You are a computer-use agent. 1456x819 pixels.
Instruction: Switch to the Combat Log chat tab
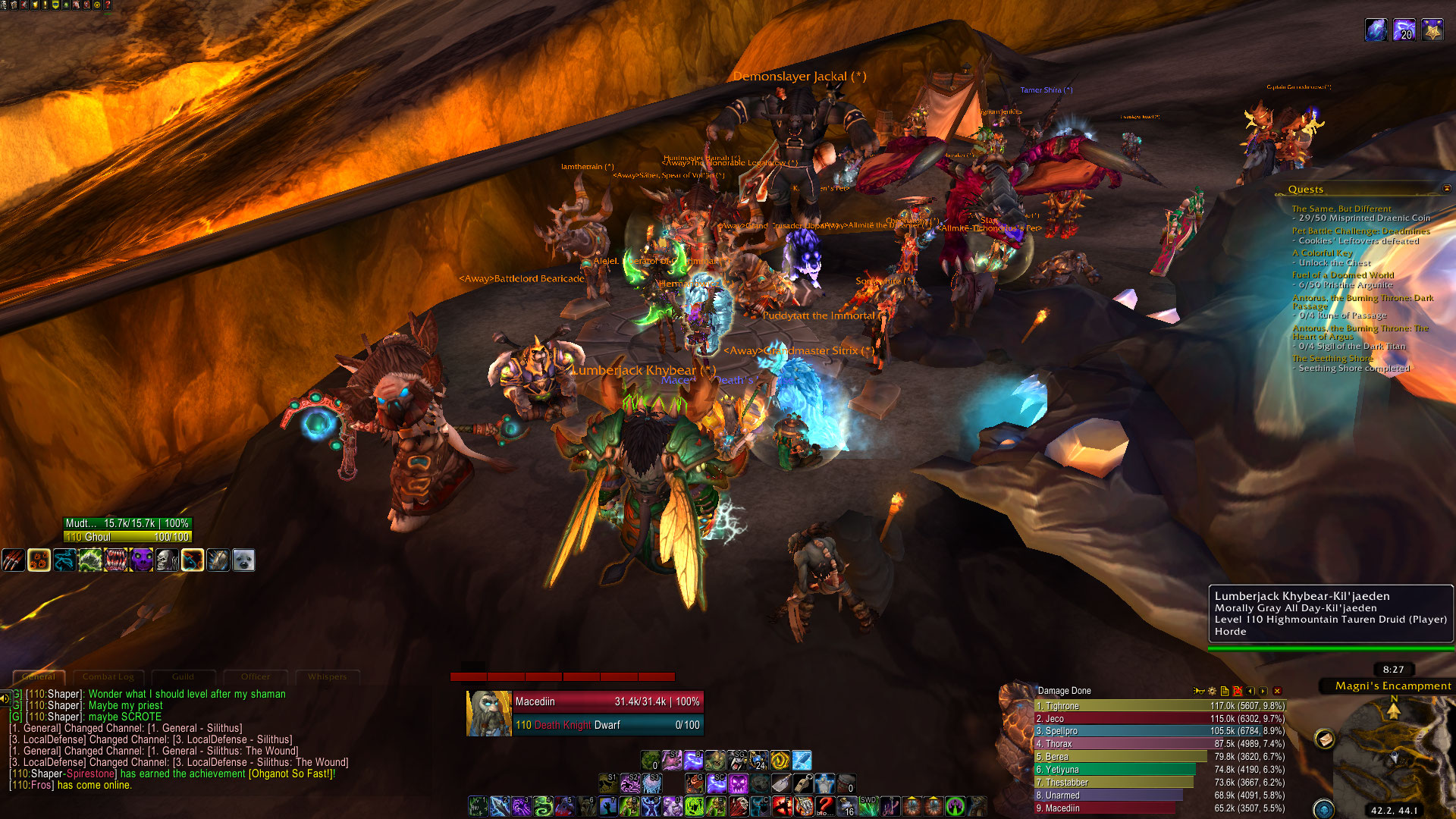(108, 676)
